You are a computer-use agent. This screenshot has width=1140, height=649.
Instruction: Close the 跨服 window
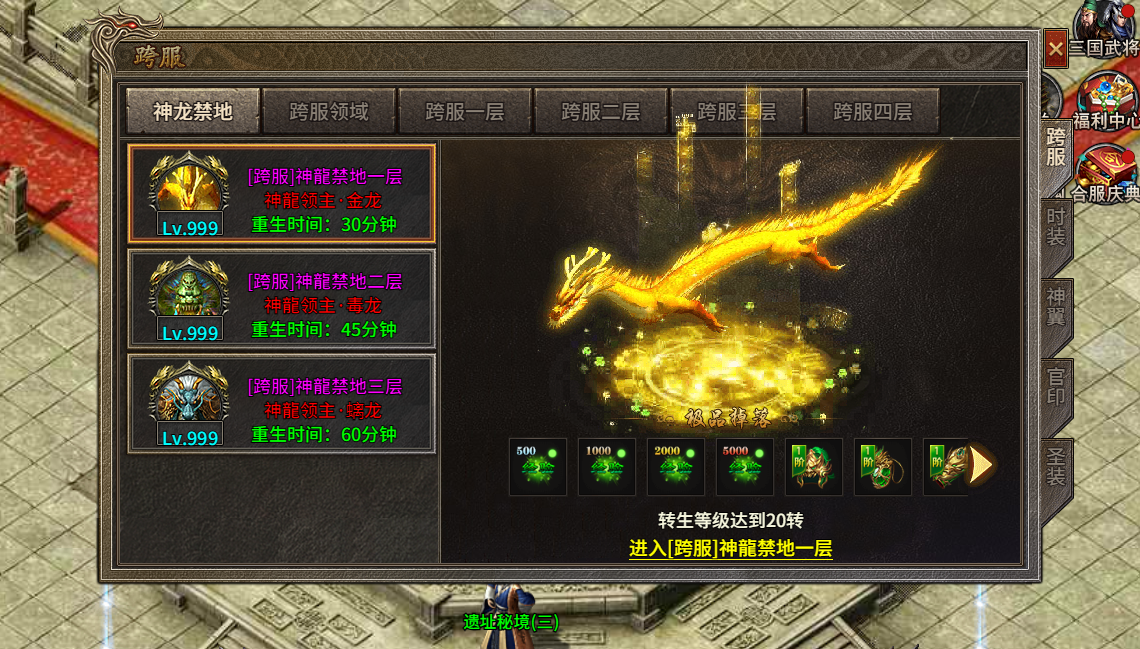(1056, 48)
